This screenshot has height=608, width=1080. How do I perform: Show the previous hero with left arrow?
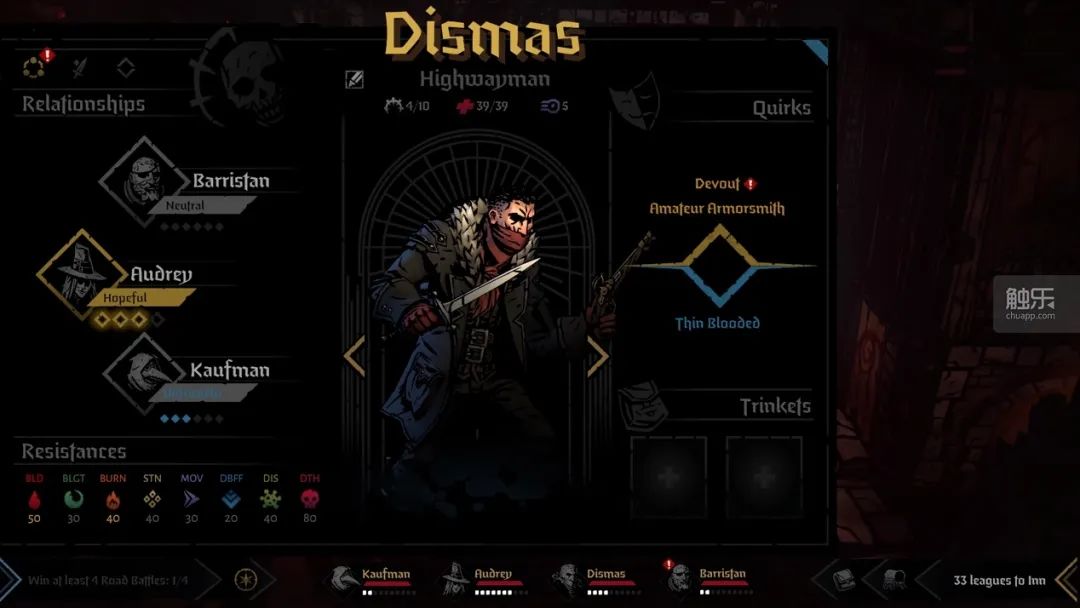click(355, 356)
